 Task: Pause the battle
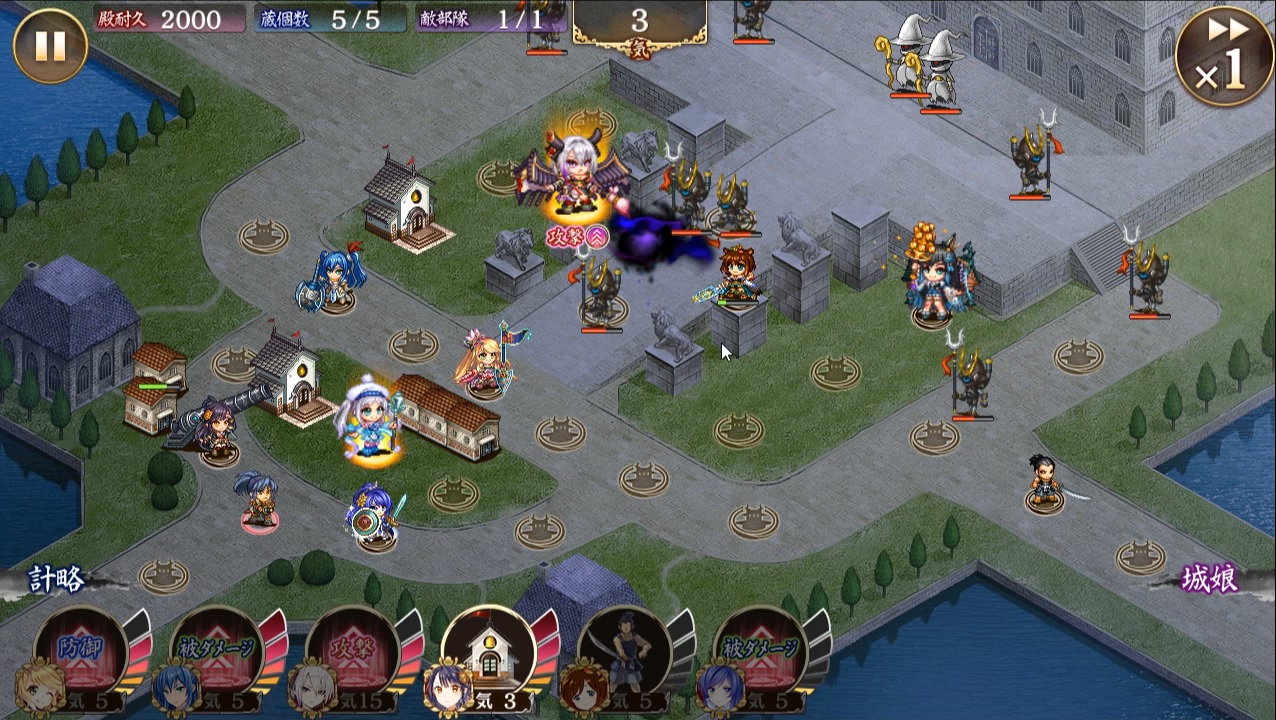[x=50, y=45]
